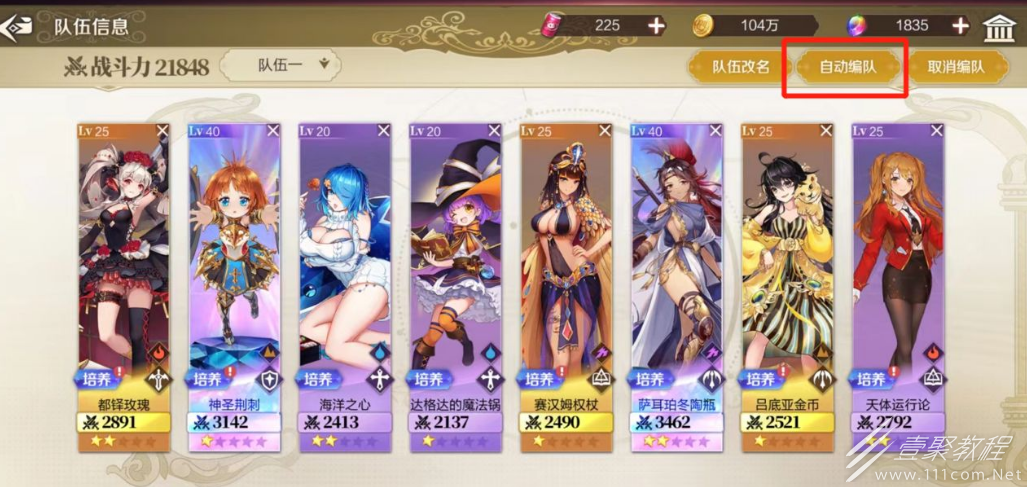
Task: Click 培养 on the 萨耳珀冬陶瓶 card
Action: pyautogui.click(x=650, y=380)
